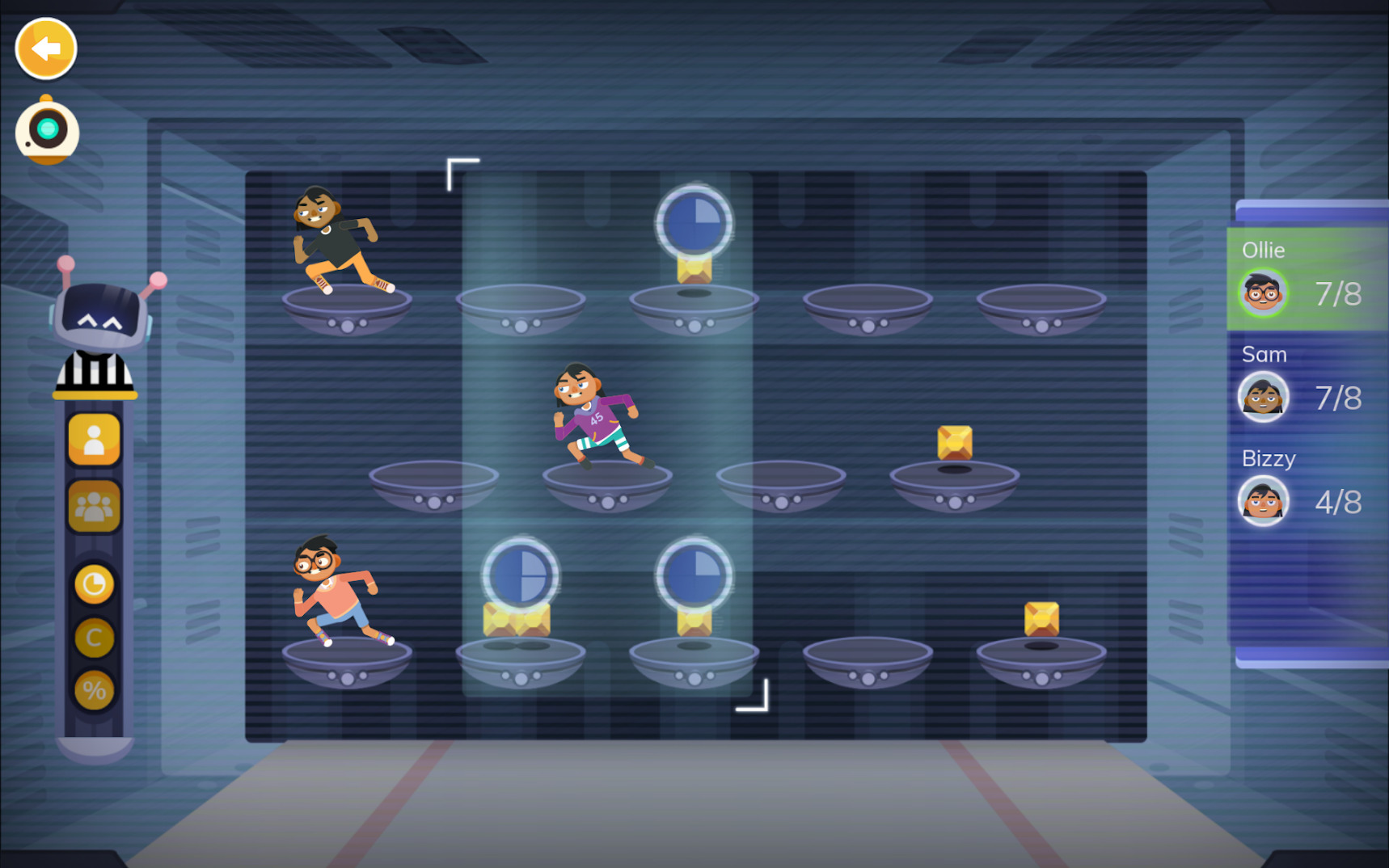Click the smiling robot helper head
Screen dimensions: 1389x868
click(100, 316)
